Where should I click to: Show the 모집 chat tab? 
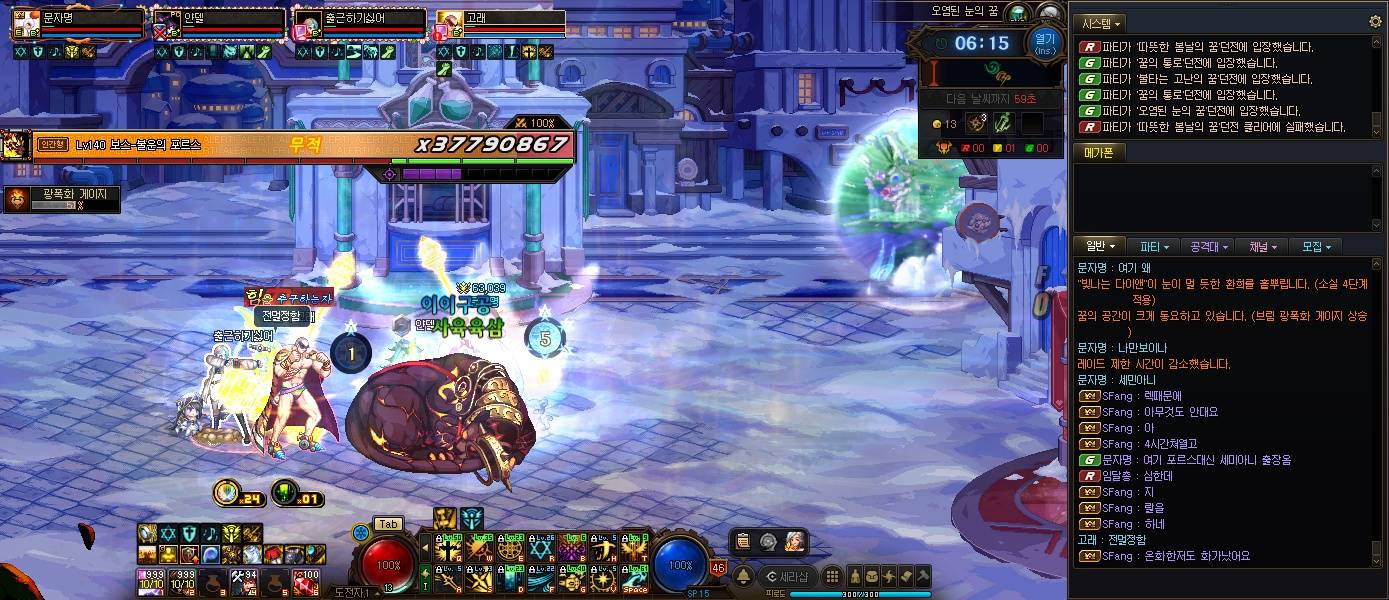1315,246
